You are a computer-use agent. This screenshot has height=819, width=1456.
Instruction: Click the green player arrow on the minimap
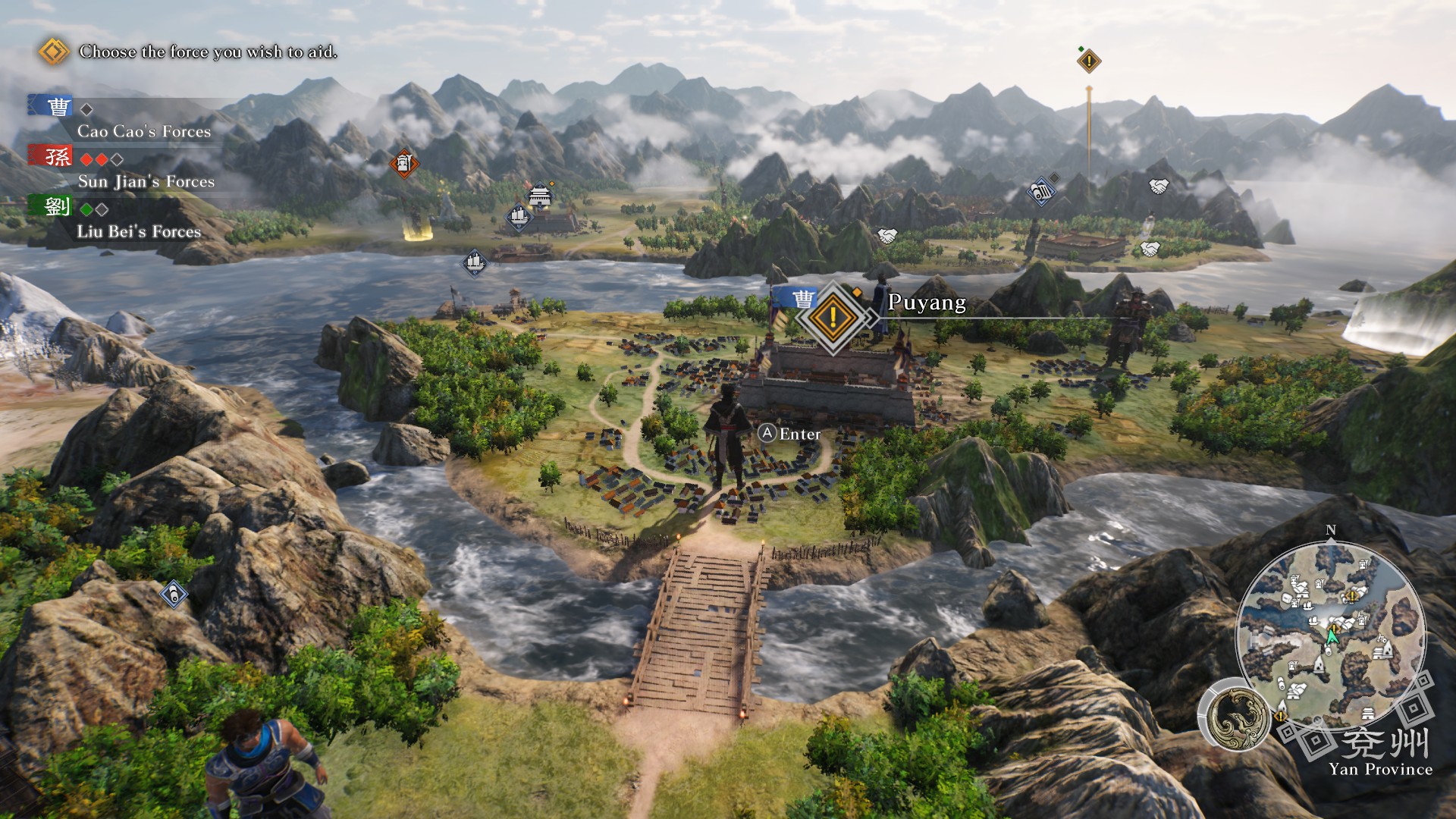click(x=1333, y=637)
